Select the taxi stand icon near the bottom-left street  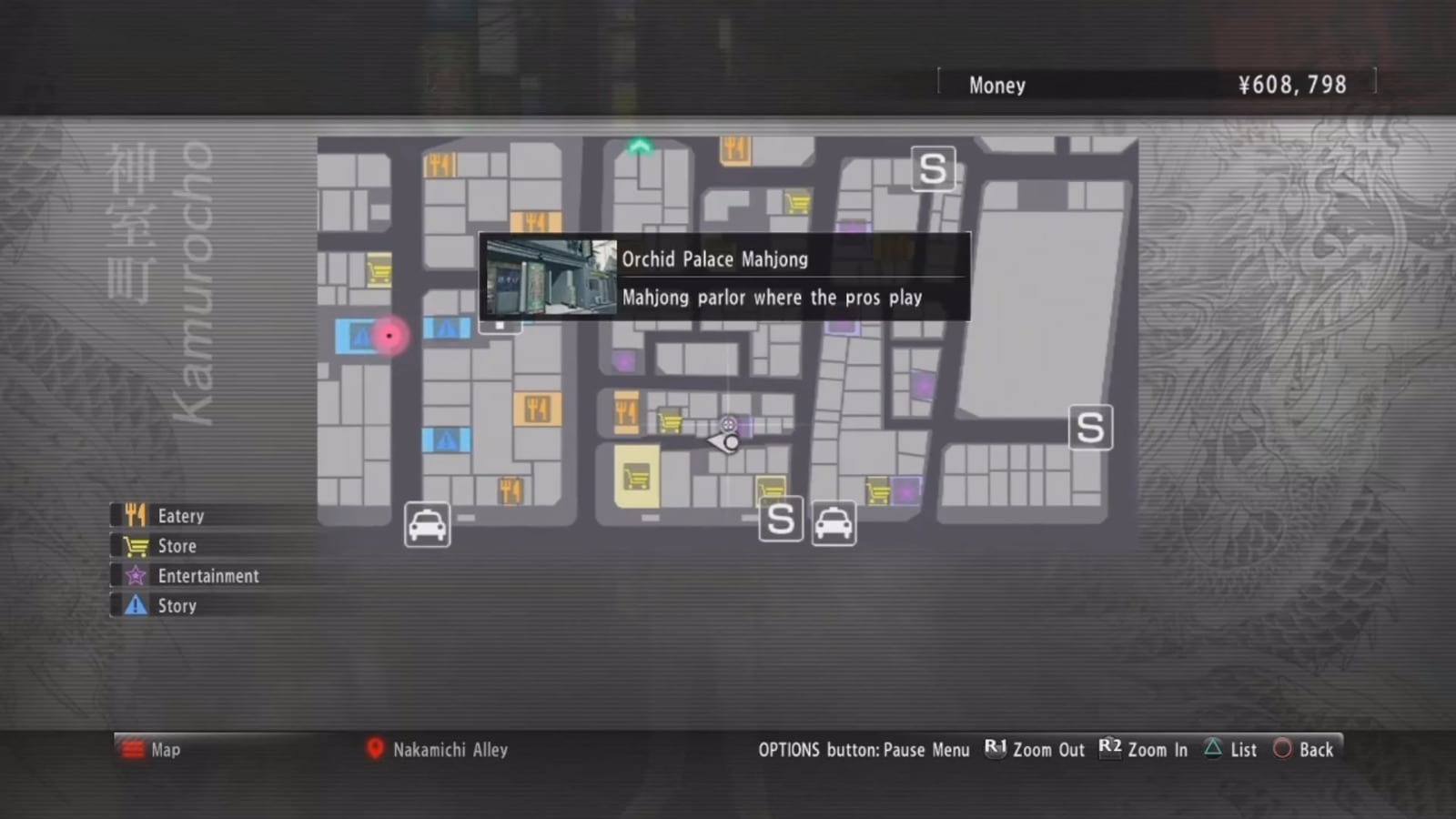[x=427, y=525]
